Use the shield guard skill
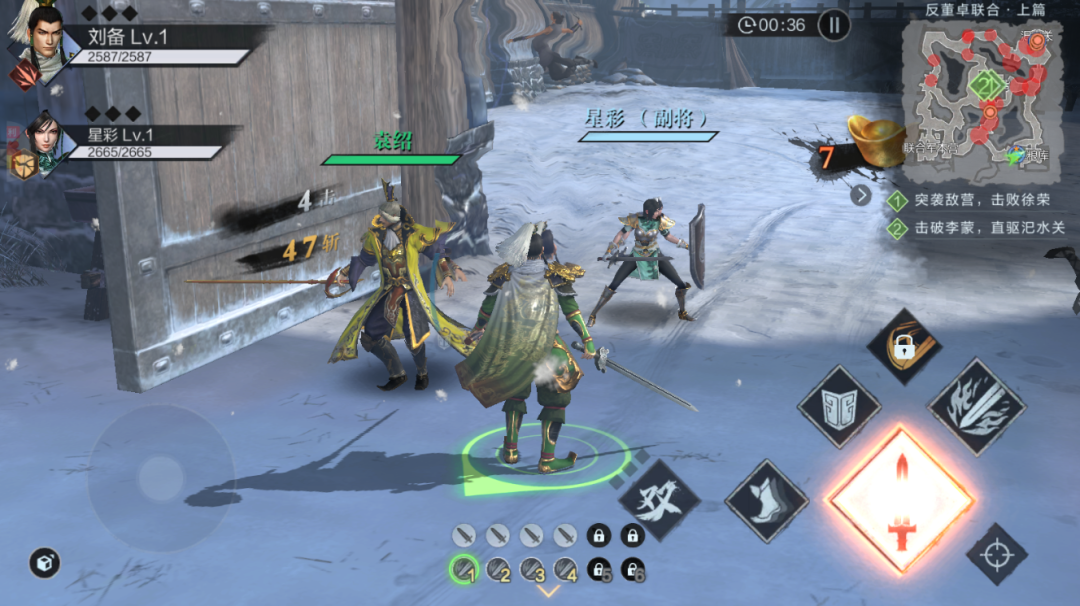This screenshot has height=606, width=1080. click(x=838, y=407)
